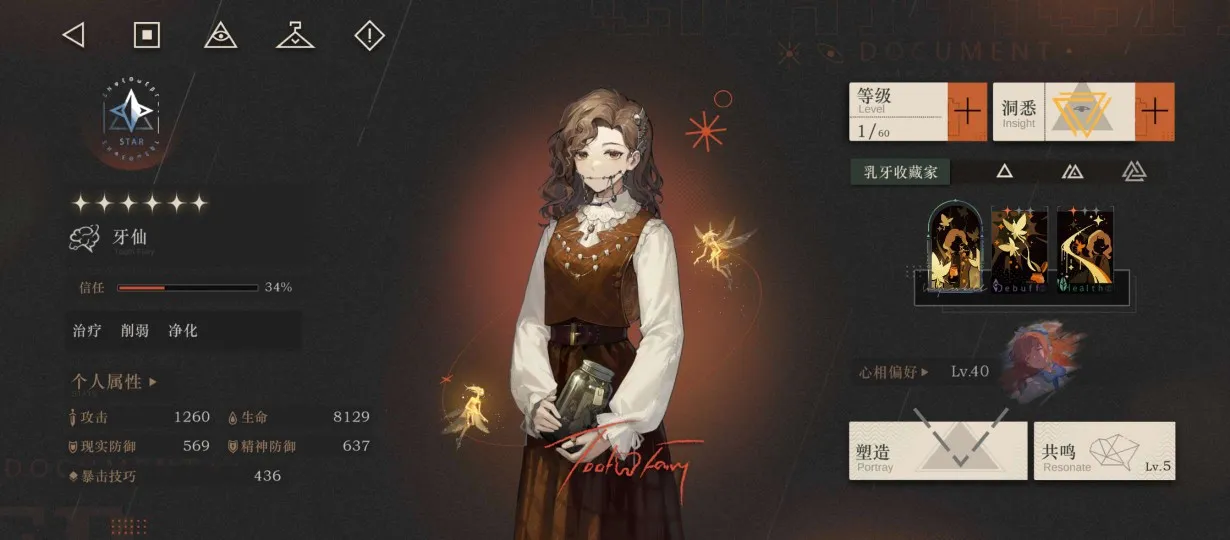Image resolution: width=1230 pixels, height=540 pixels.
Task: Go back using the left arrow
Action: coord(73,36)
